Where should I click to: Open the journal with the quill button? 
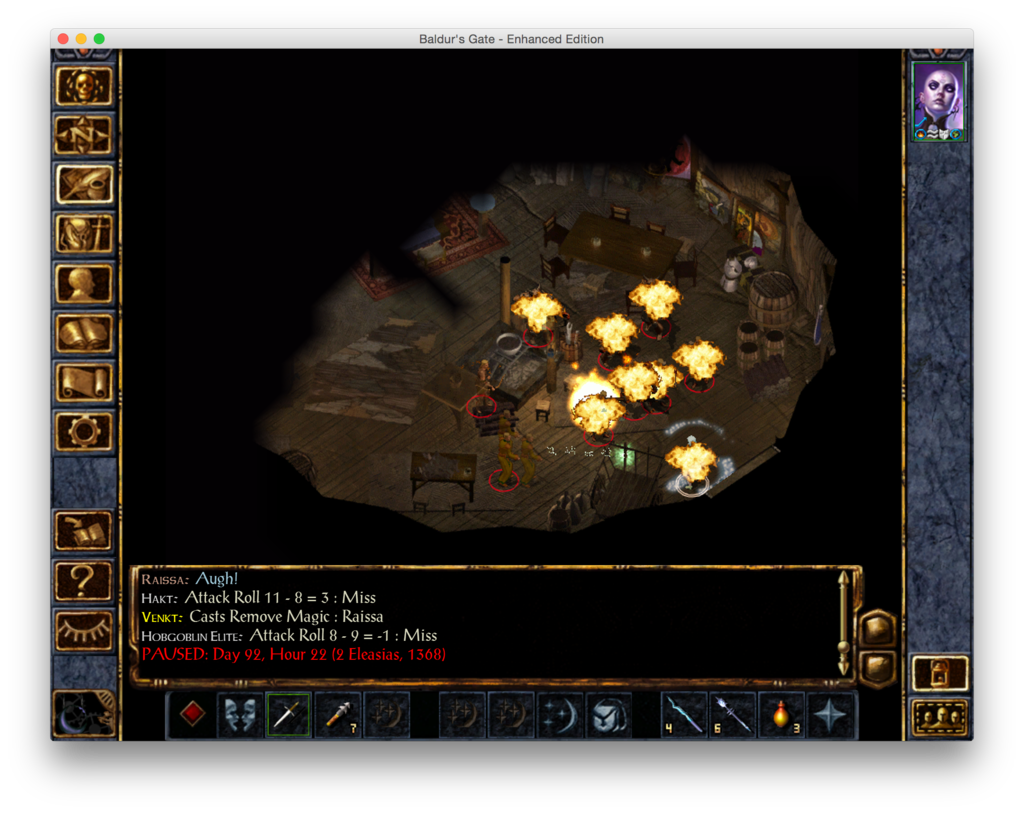(84, 184)
